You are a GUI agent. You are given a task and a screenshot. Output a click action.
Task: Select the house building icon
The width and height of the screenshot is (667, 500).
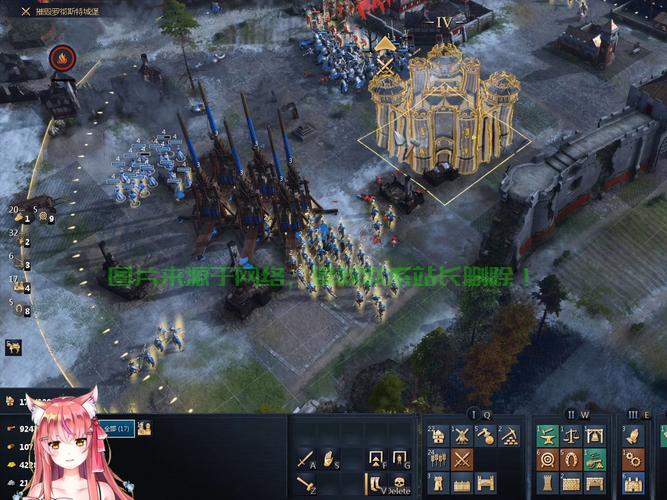coord(438,436)
